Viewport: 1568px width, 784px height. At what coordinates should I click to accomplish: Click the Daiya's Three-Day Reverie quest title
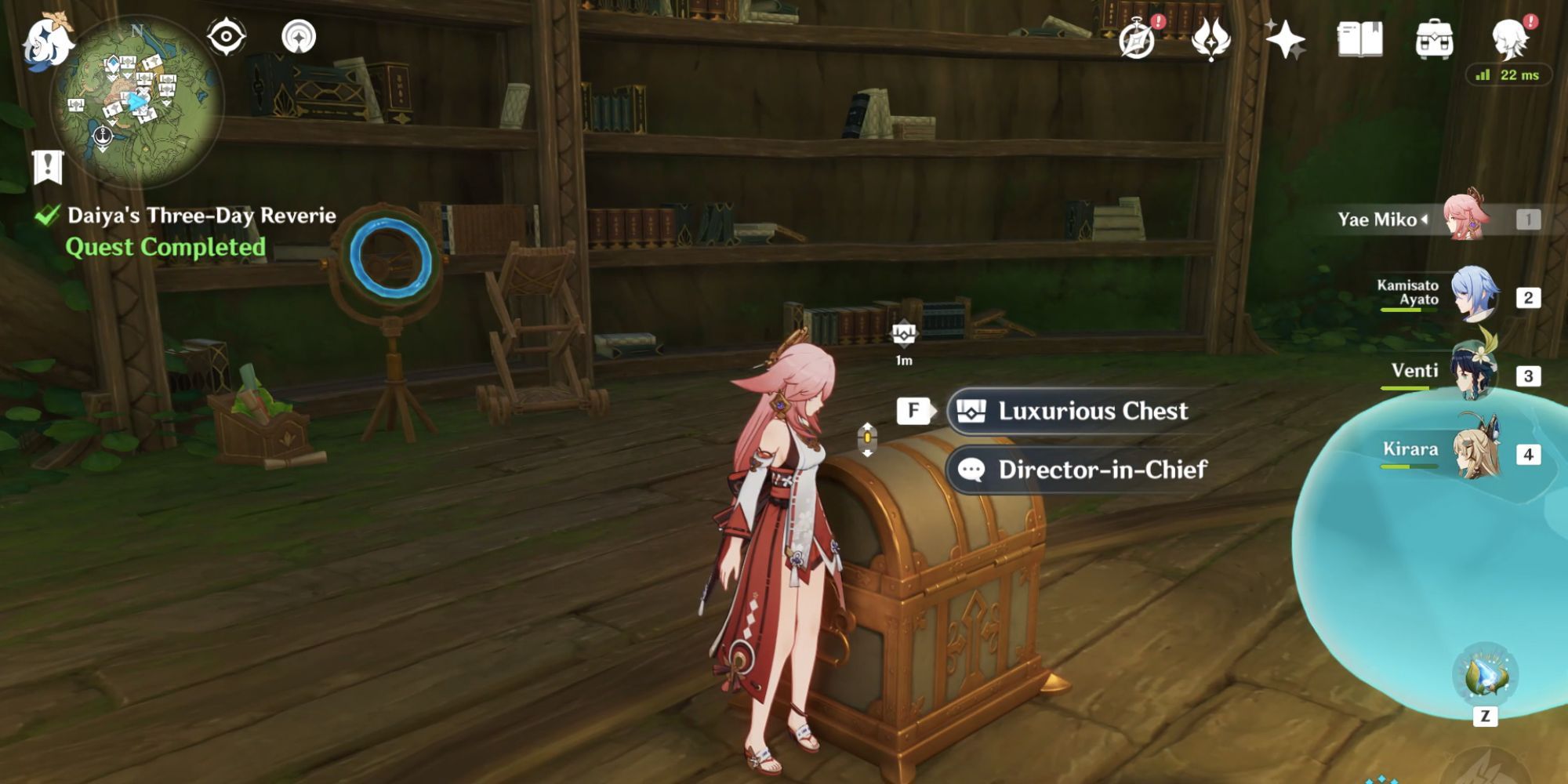200,215
